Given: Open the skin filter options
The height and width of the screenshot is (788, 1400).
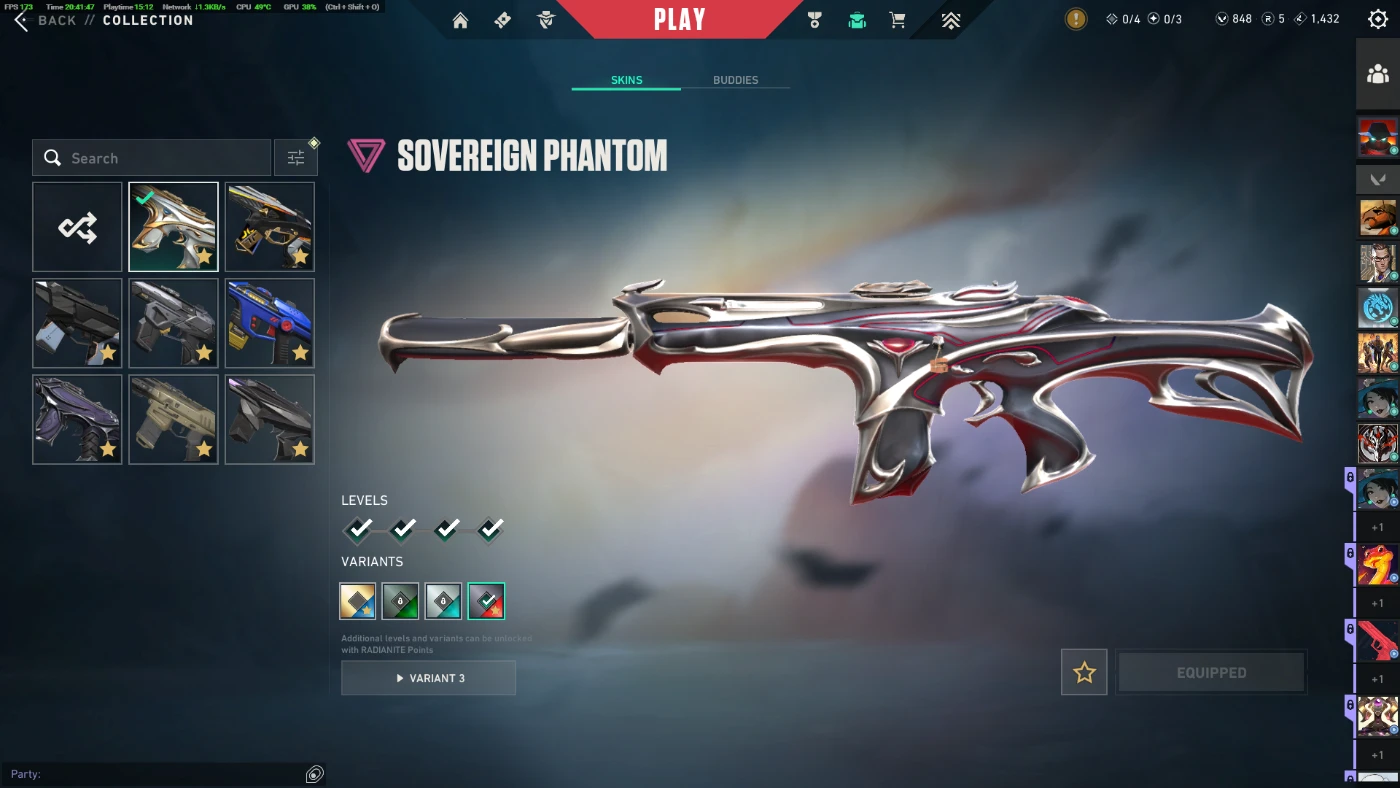Looking at the screenshot, I should pos(296,158).
